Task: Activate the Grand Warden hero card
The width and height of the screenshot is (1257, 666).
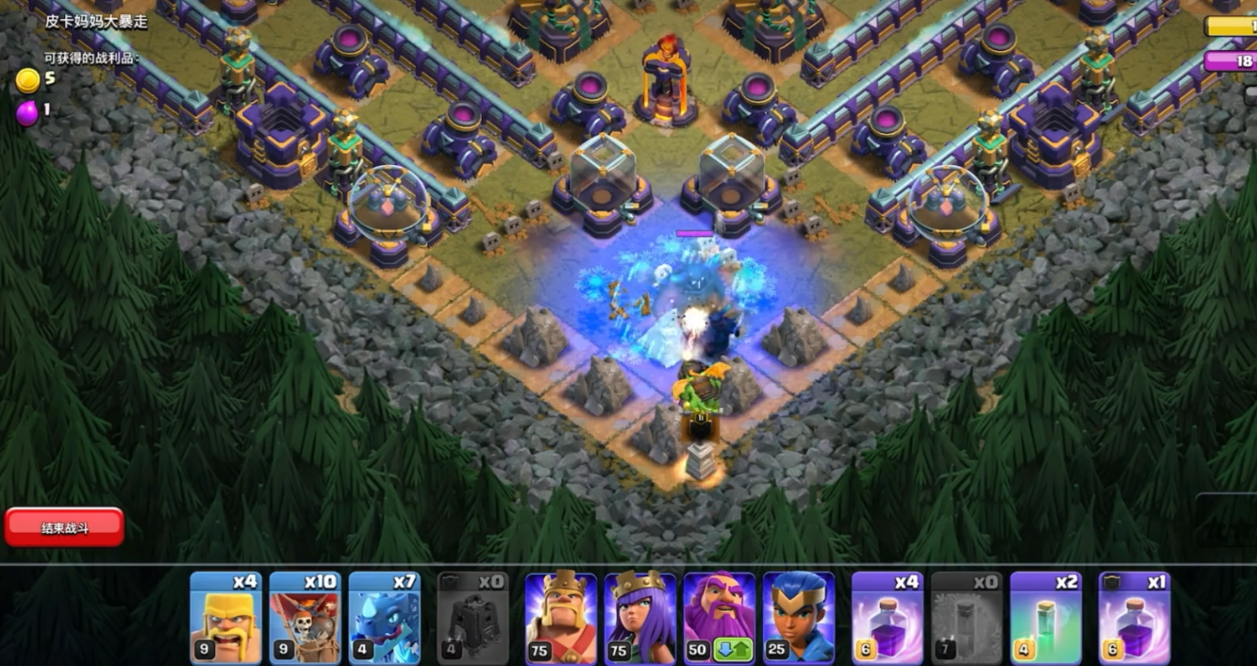Action: tap(719, 618)
